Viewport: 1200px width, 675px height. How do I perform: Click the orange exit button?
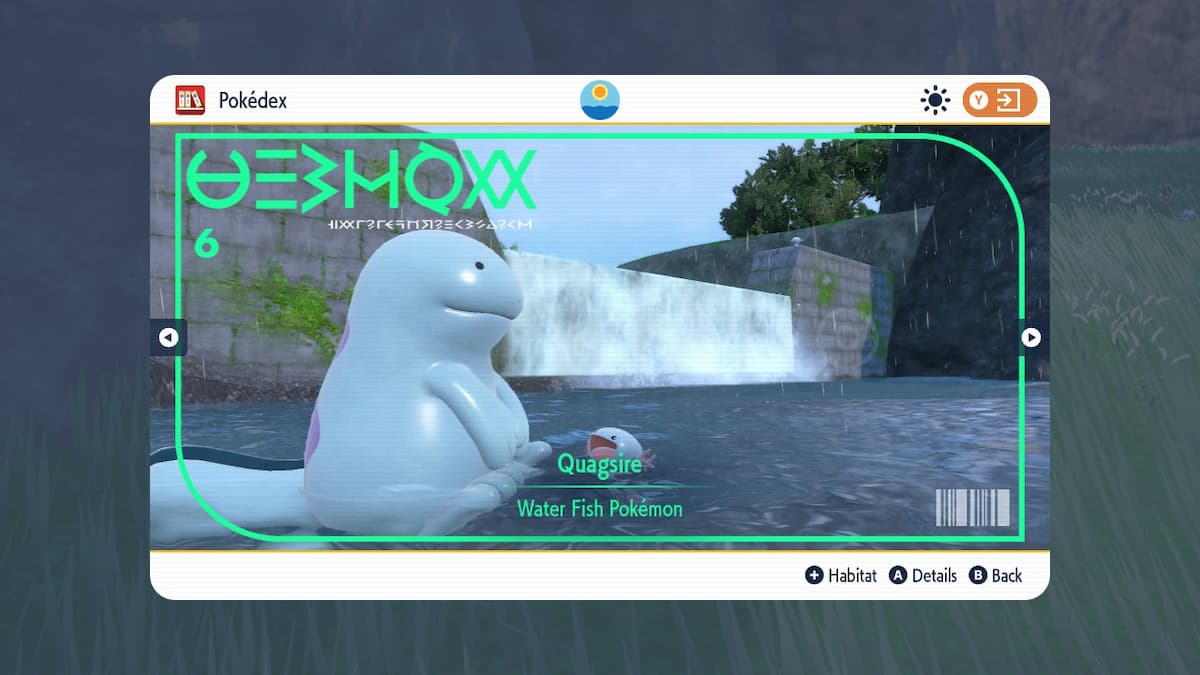pyautogui.click(x=999, y=100)
